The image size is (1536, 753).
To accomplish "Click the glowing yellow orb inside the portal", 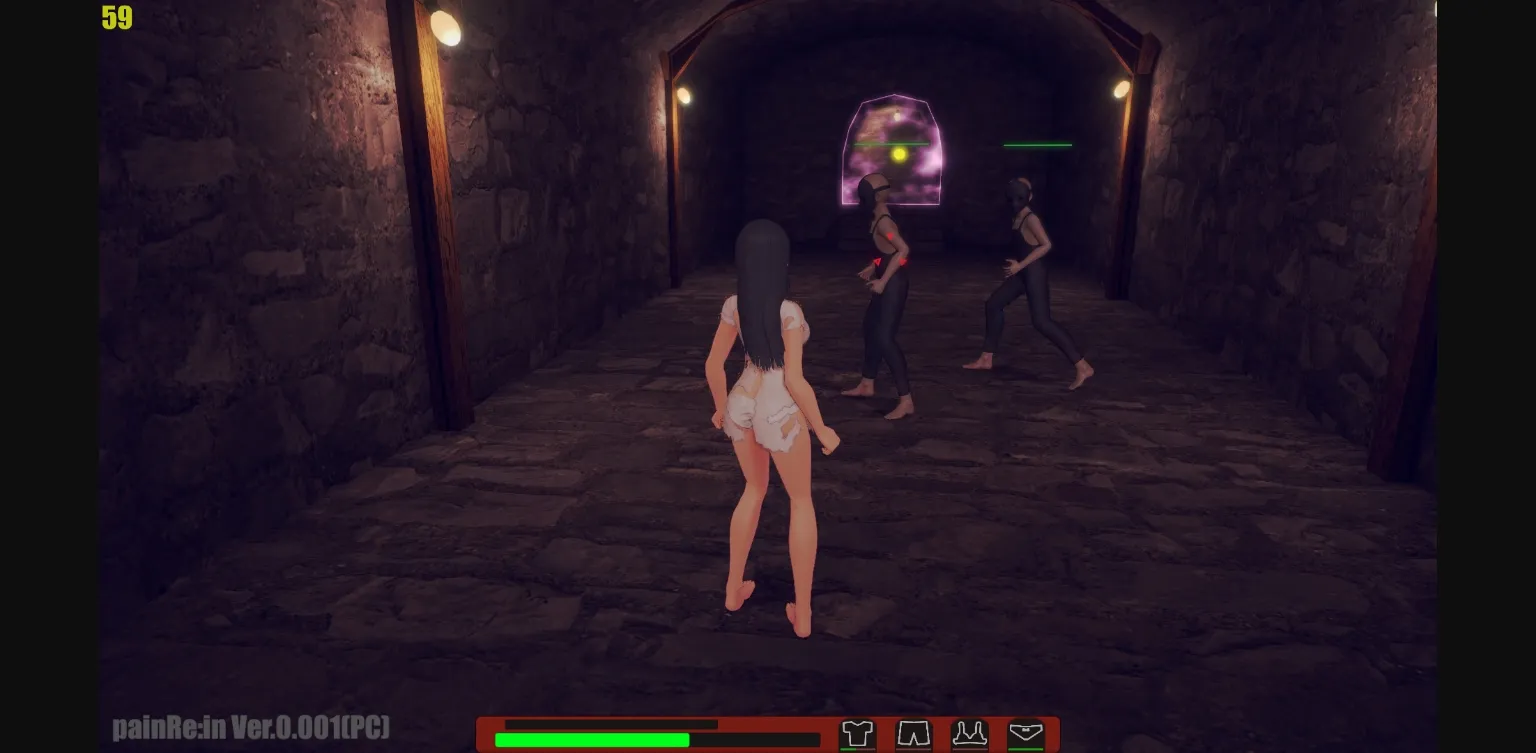I will point(899,153).
